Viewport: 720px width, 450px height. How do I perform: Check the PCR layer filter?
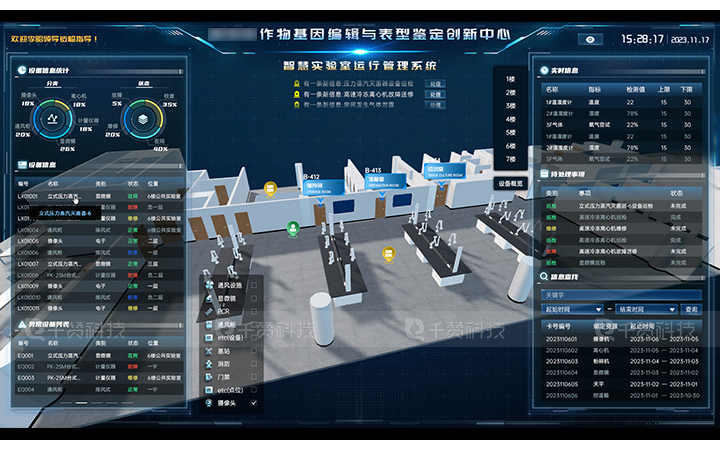254,311
